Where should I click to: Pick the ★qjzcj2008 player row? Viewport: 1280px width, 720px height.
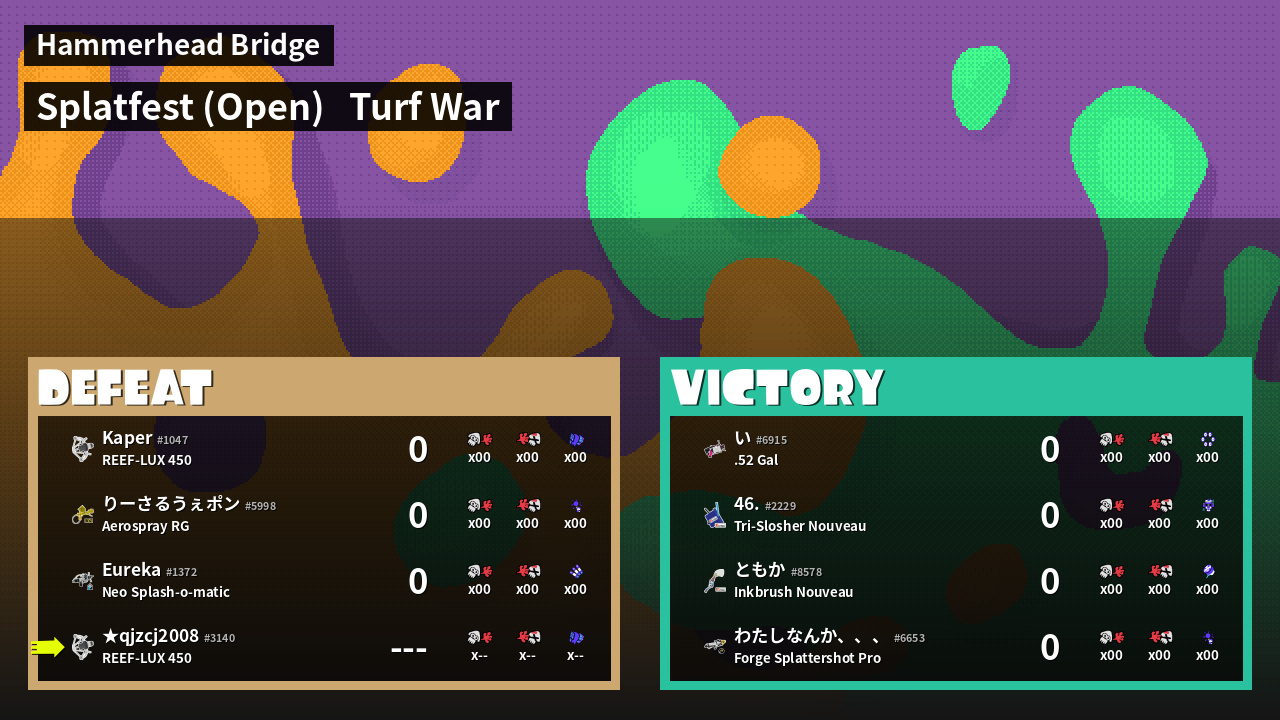click(324, 647)
